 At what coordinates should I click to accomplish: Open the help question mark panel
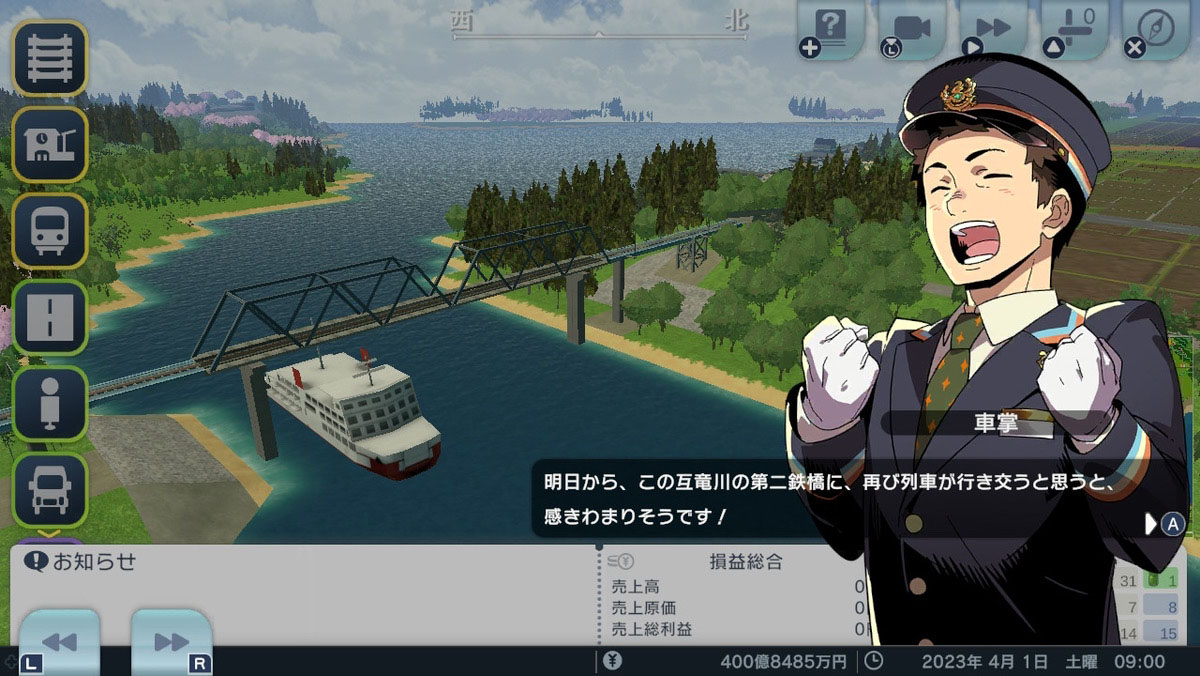pos(830,27)
